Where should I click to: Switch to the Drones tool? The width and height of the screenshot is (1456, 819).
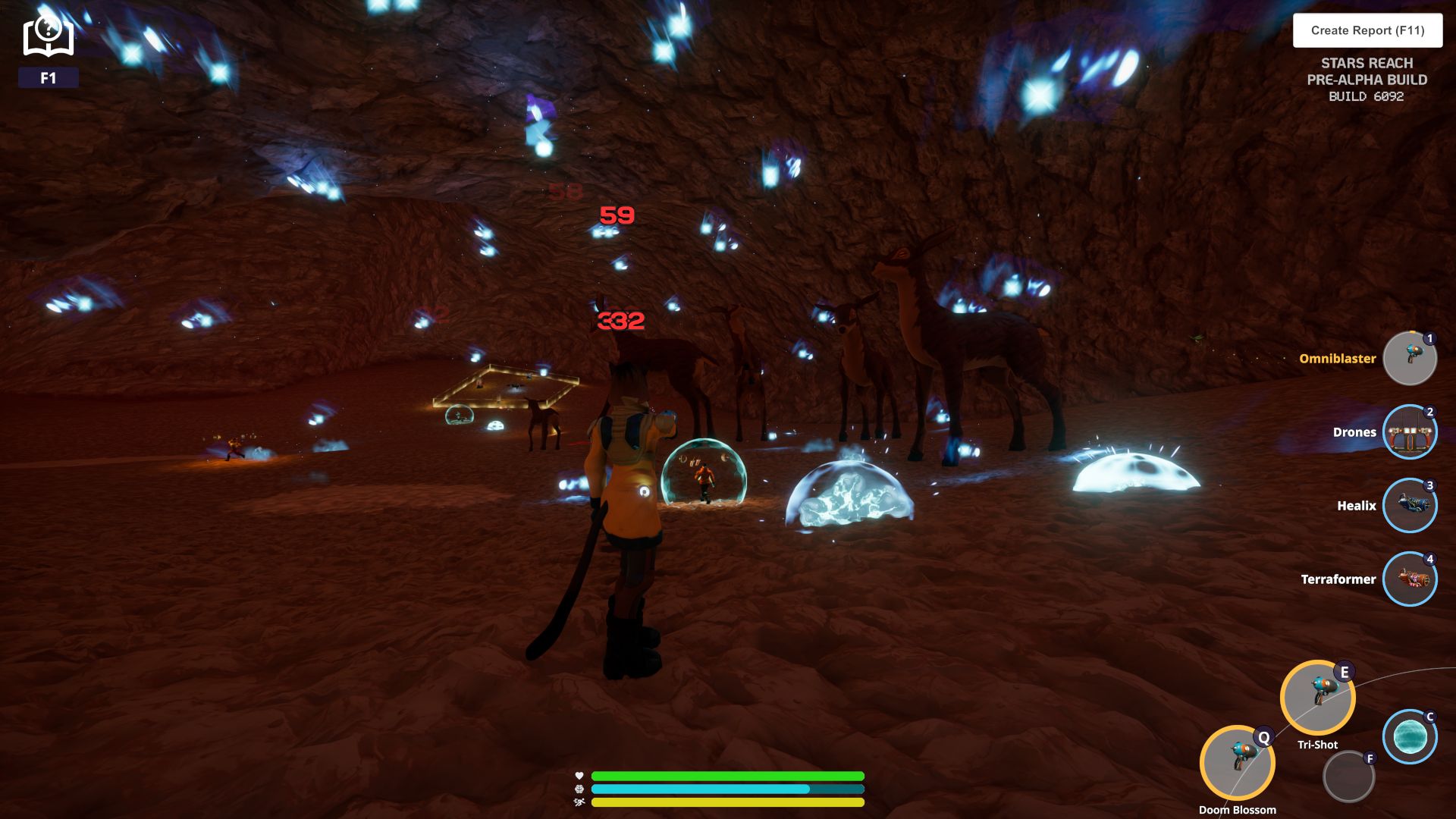click(x=1409, y=432)
